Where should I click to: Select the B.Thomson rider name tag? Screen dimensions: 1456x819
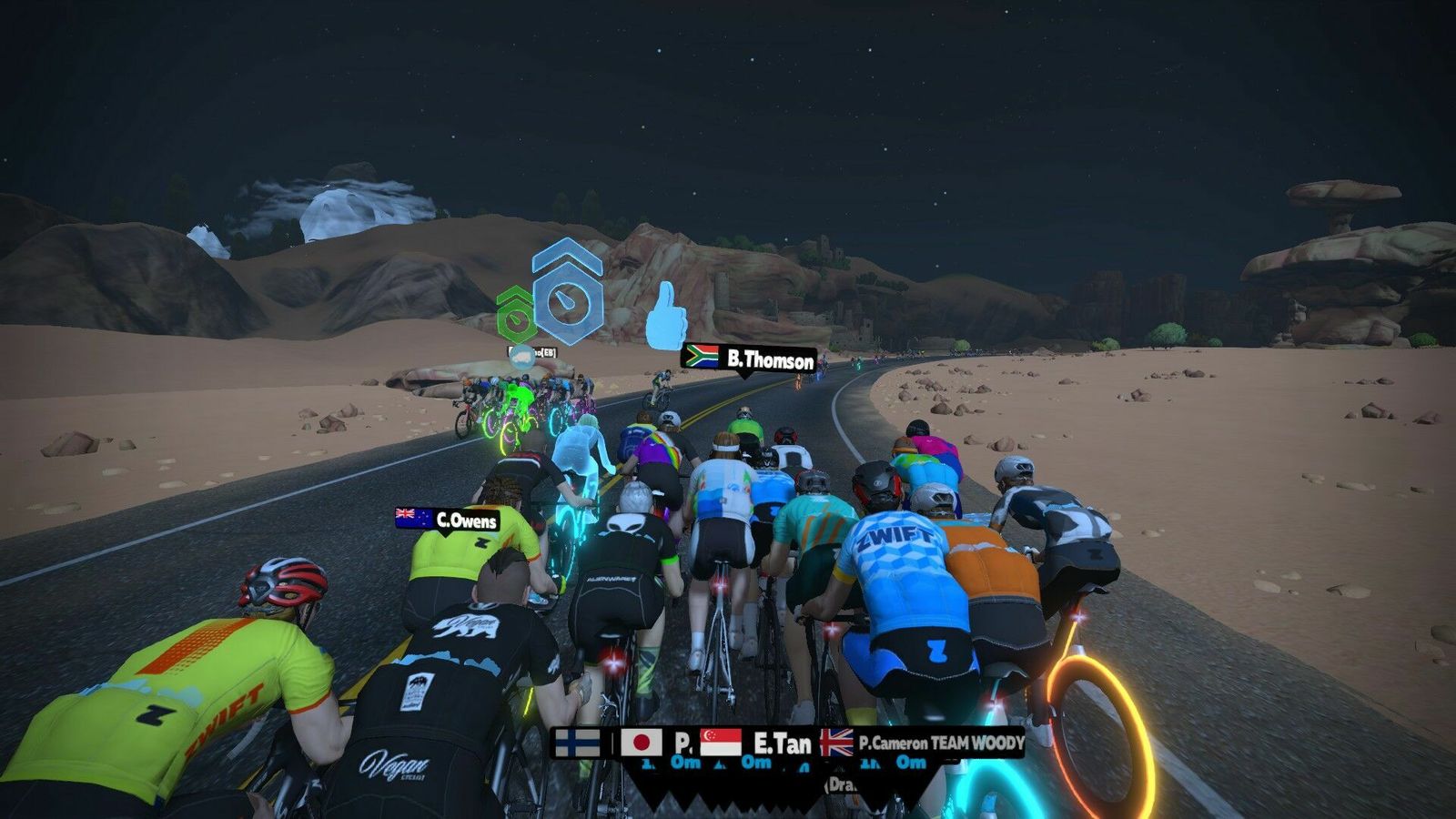pos(749,358)
